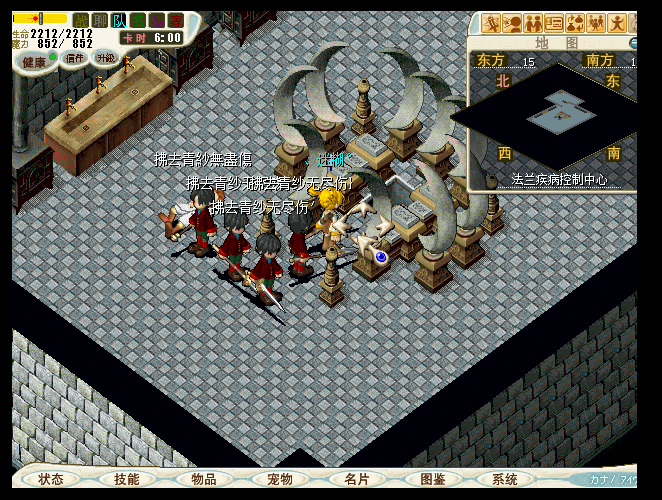Toggle the 战 battle switch

(x=81, y=20)
